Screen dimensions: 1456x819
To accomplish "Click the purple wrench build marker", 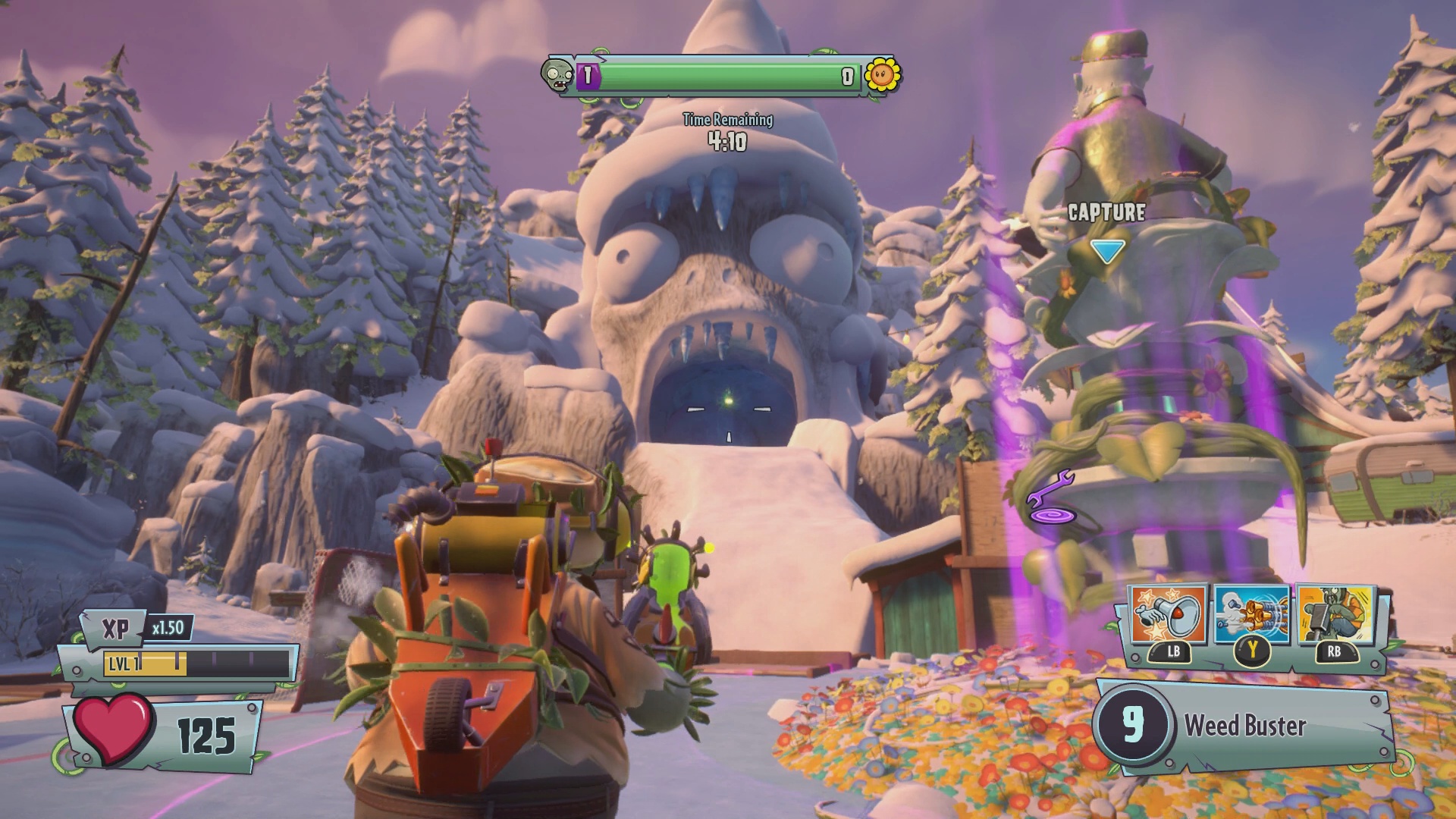I will (x=1050, y=489).
